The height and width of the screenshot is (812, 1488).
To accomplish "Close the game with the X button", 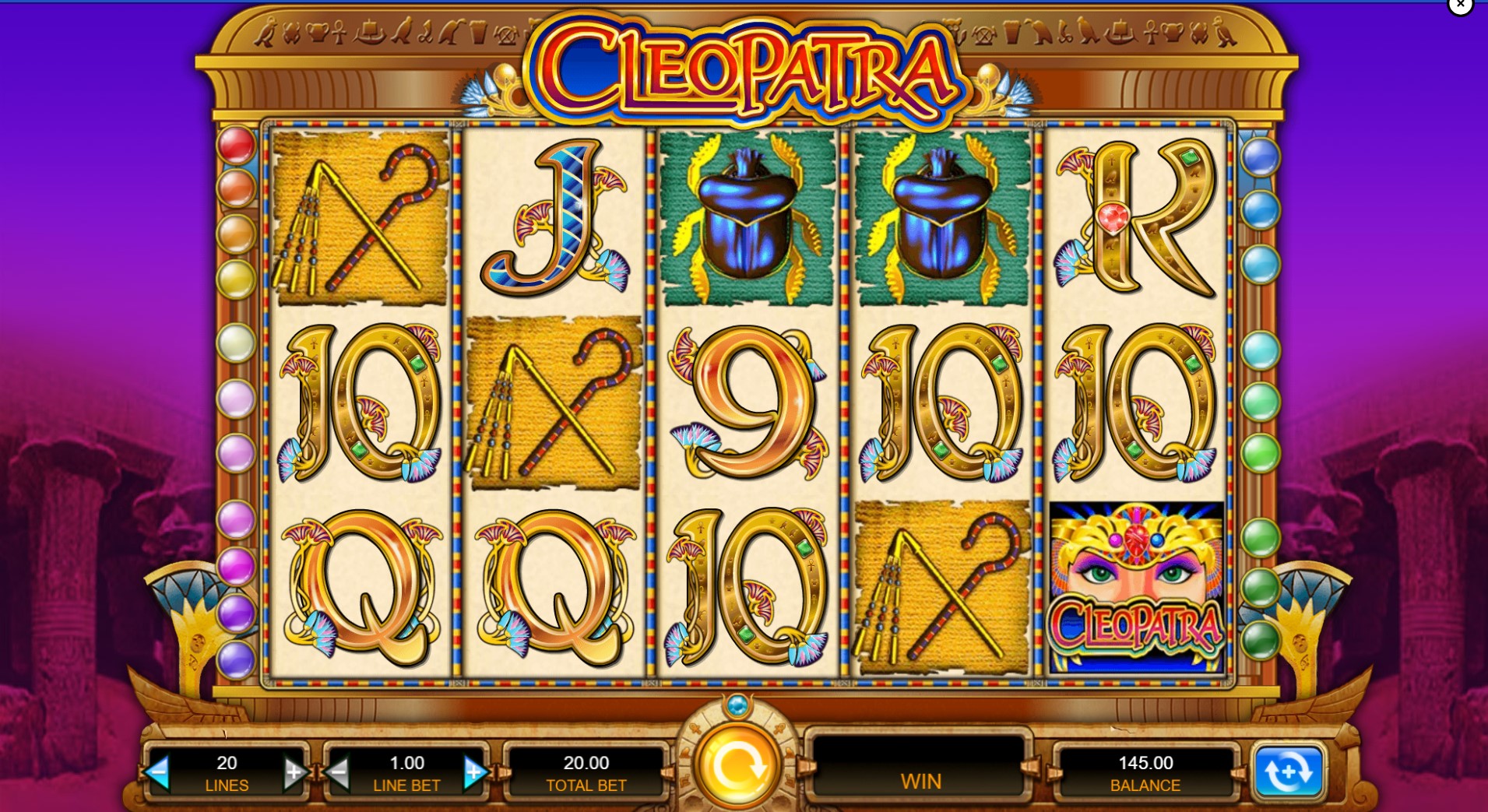I will (1461, 5).
